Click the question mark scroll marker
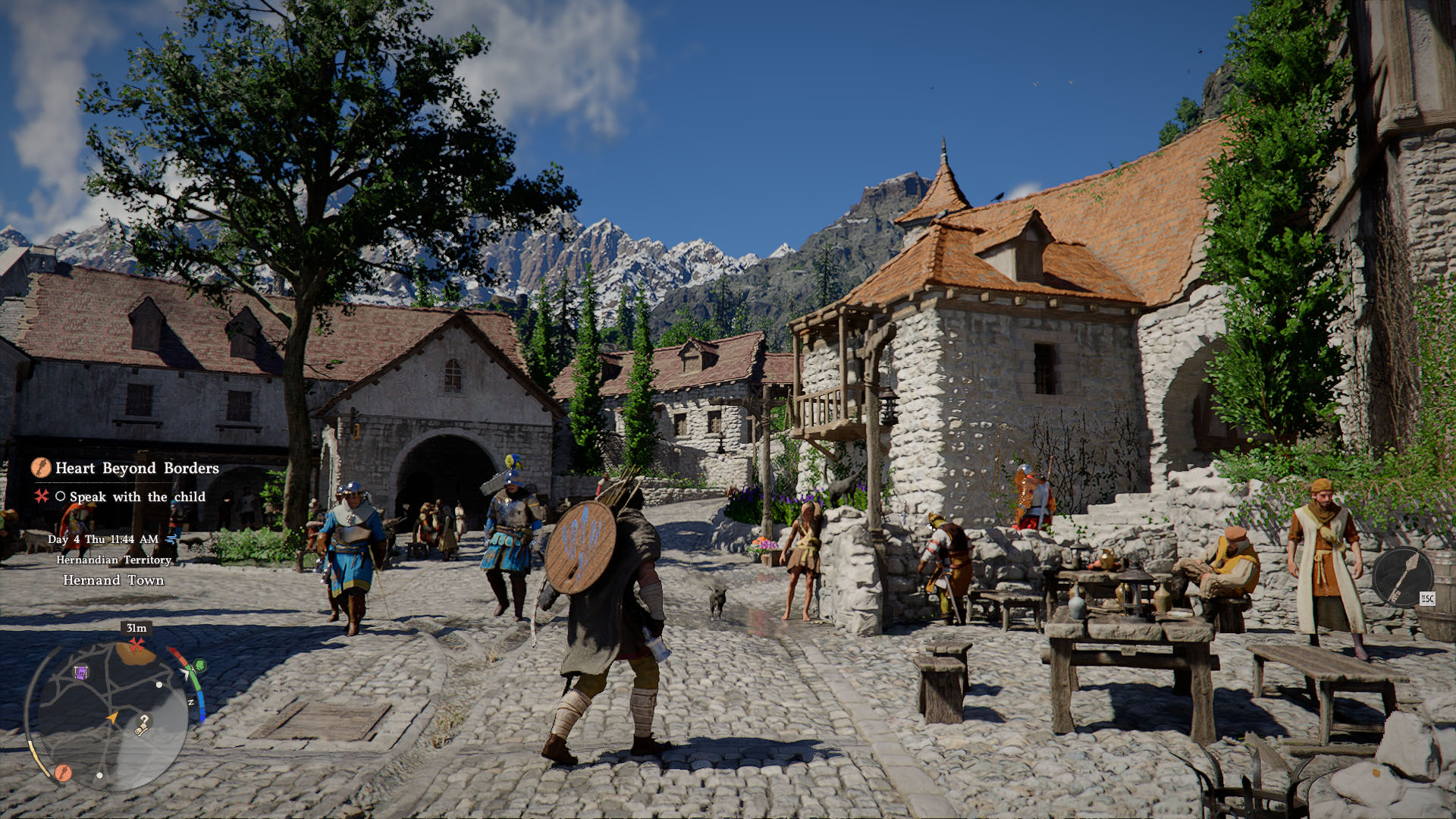1456x819 pixels. pyautogui.click(x=142, y=725)
